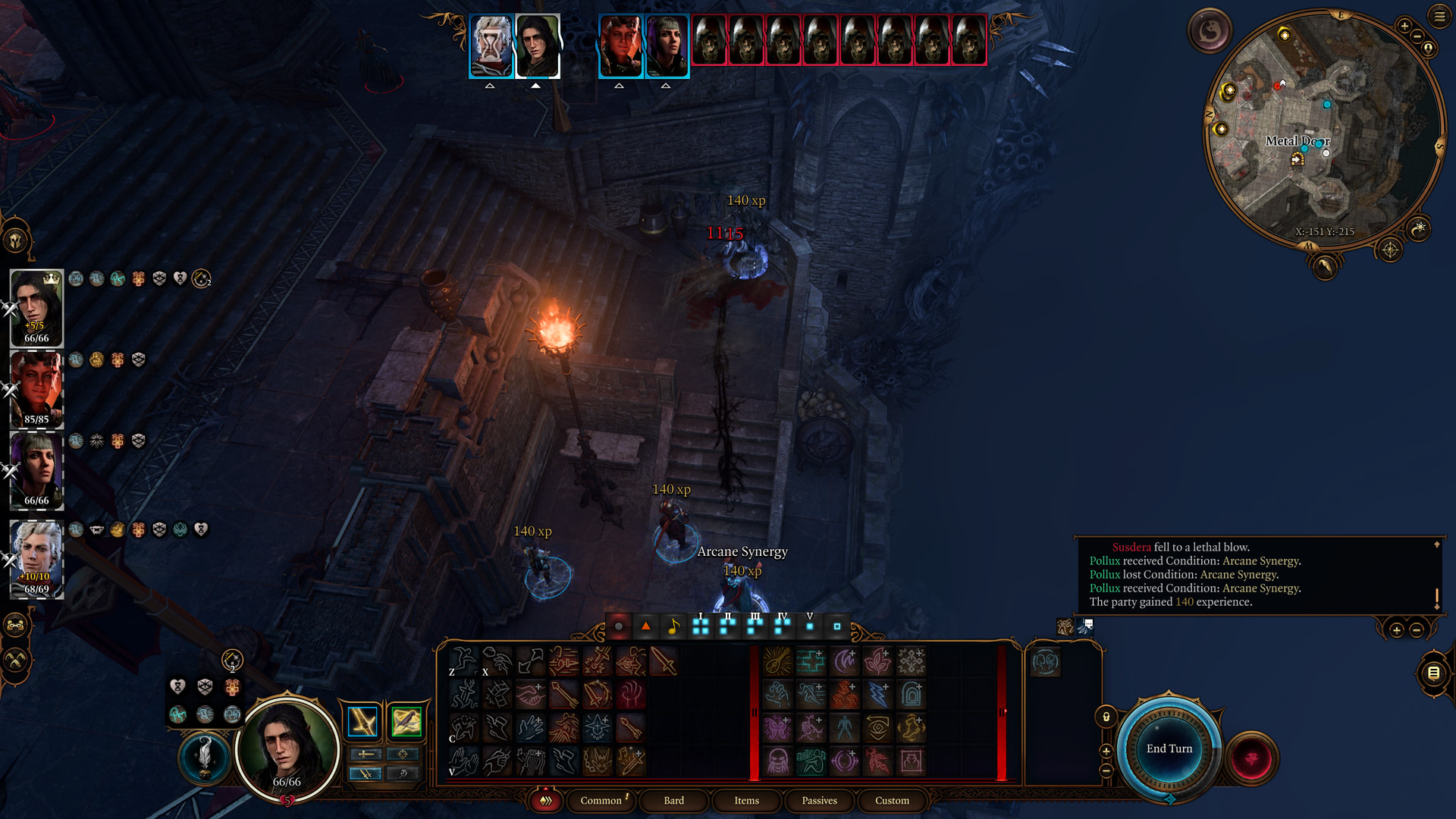Toggle the hotbar lock padlock
This screenshot has height=819, width=1456.
(1106, 717)
